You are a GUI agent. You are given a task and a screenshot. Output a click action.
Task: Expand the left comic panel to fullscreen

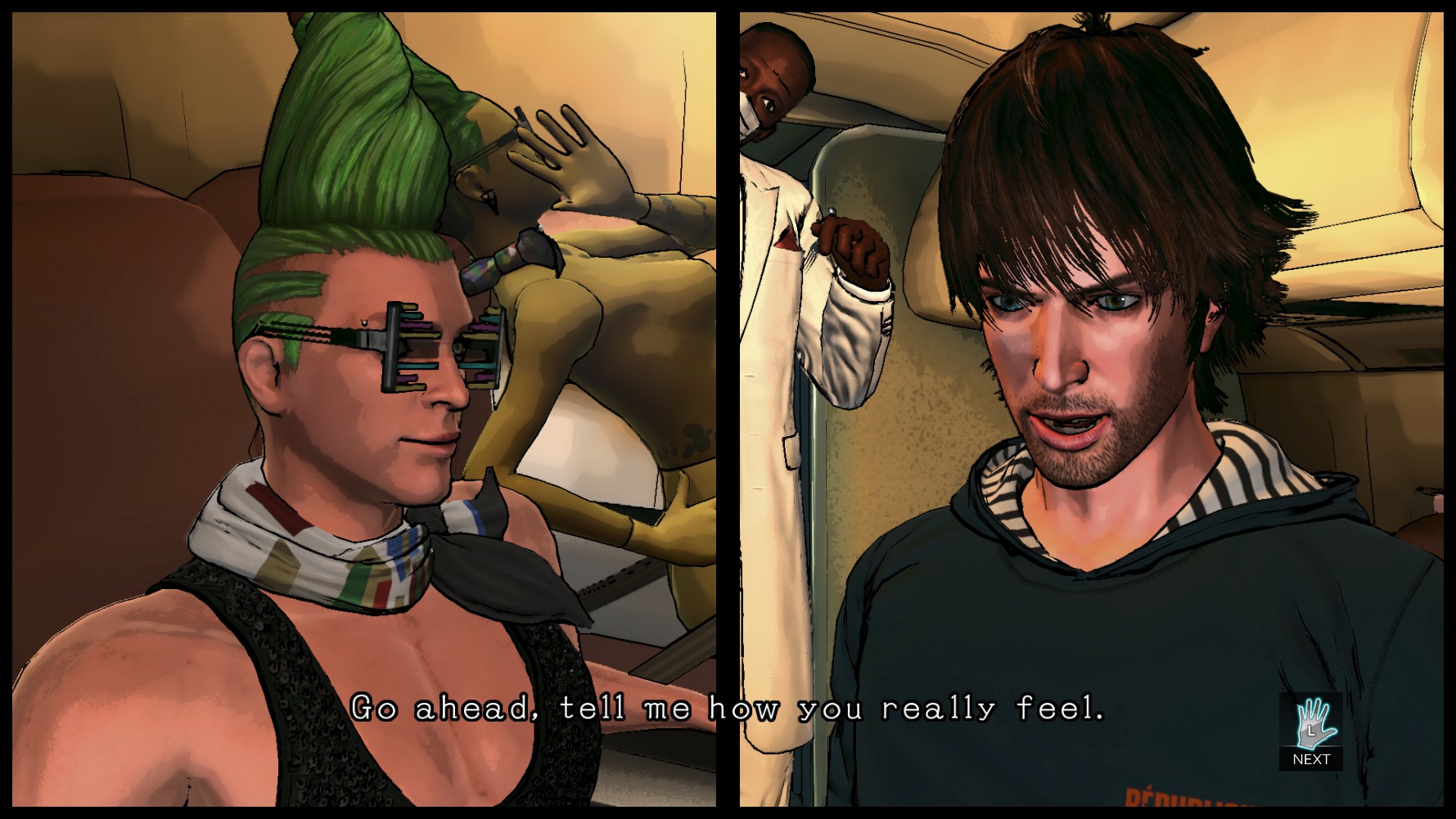point(360,409)
